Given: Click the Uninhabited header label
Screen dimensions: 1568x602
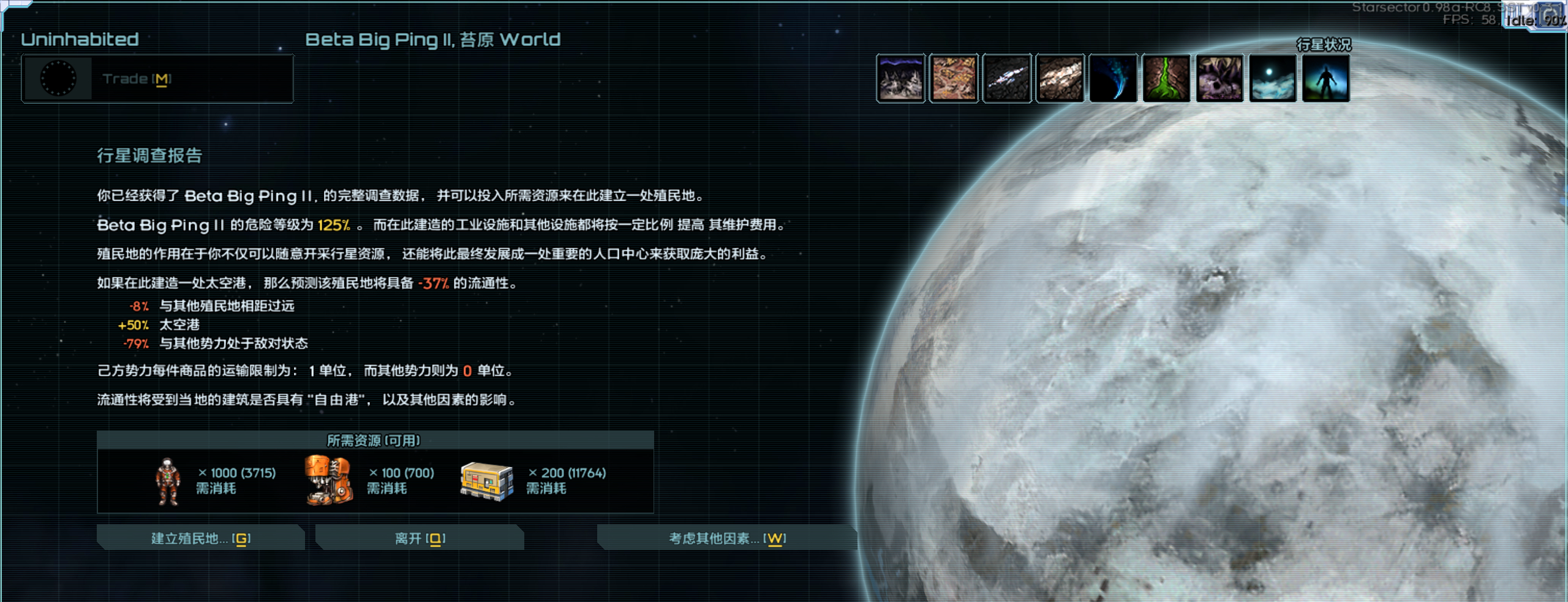Looking at the screenshot, I should 80,39.
